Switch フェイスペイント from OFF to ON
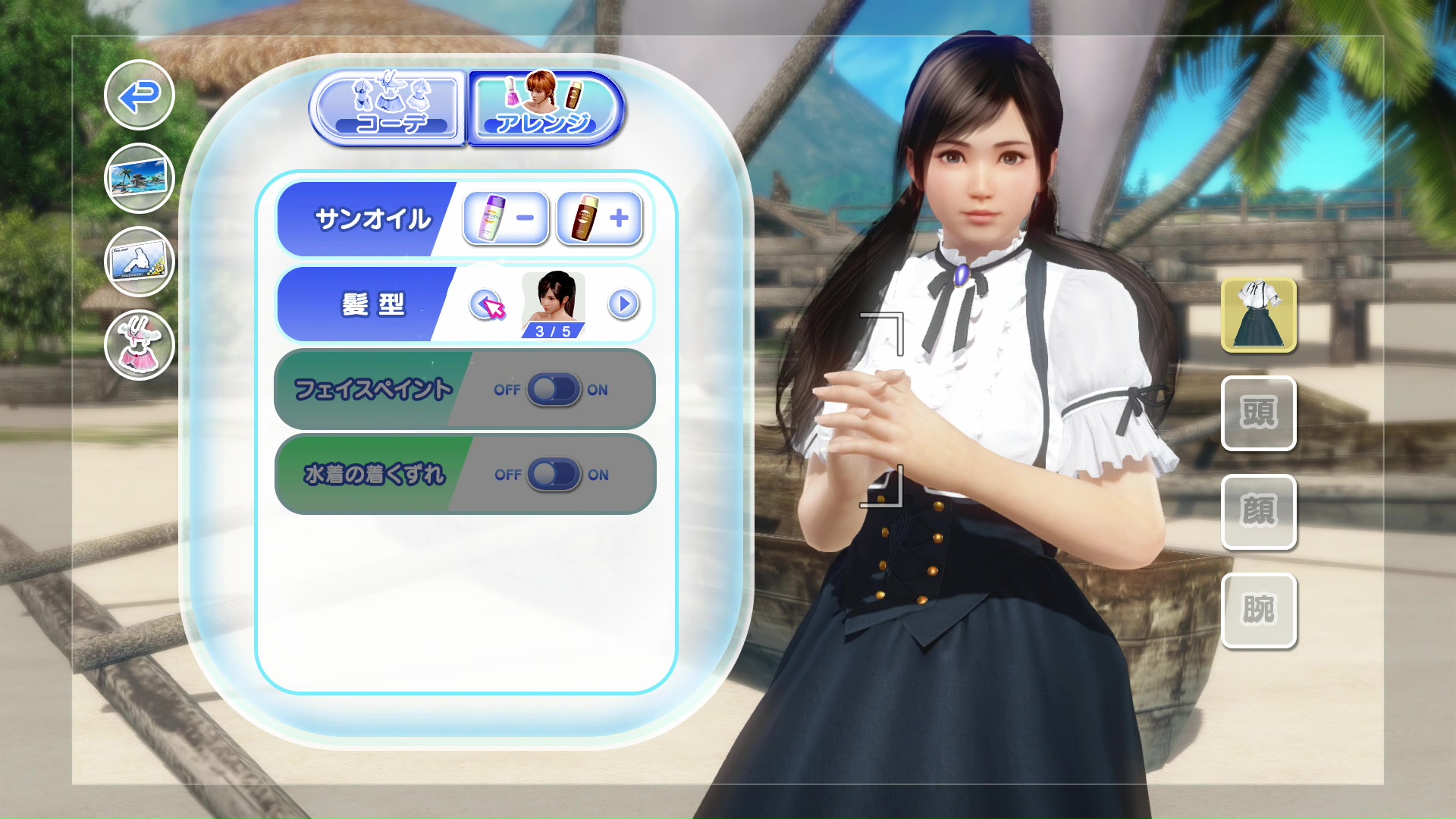 554,390
